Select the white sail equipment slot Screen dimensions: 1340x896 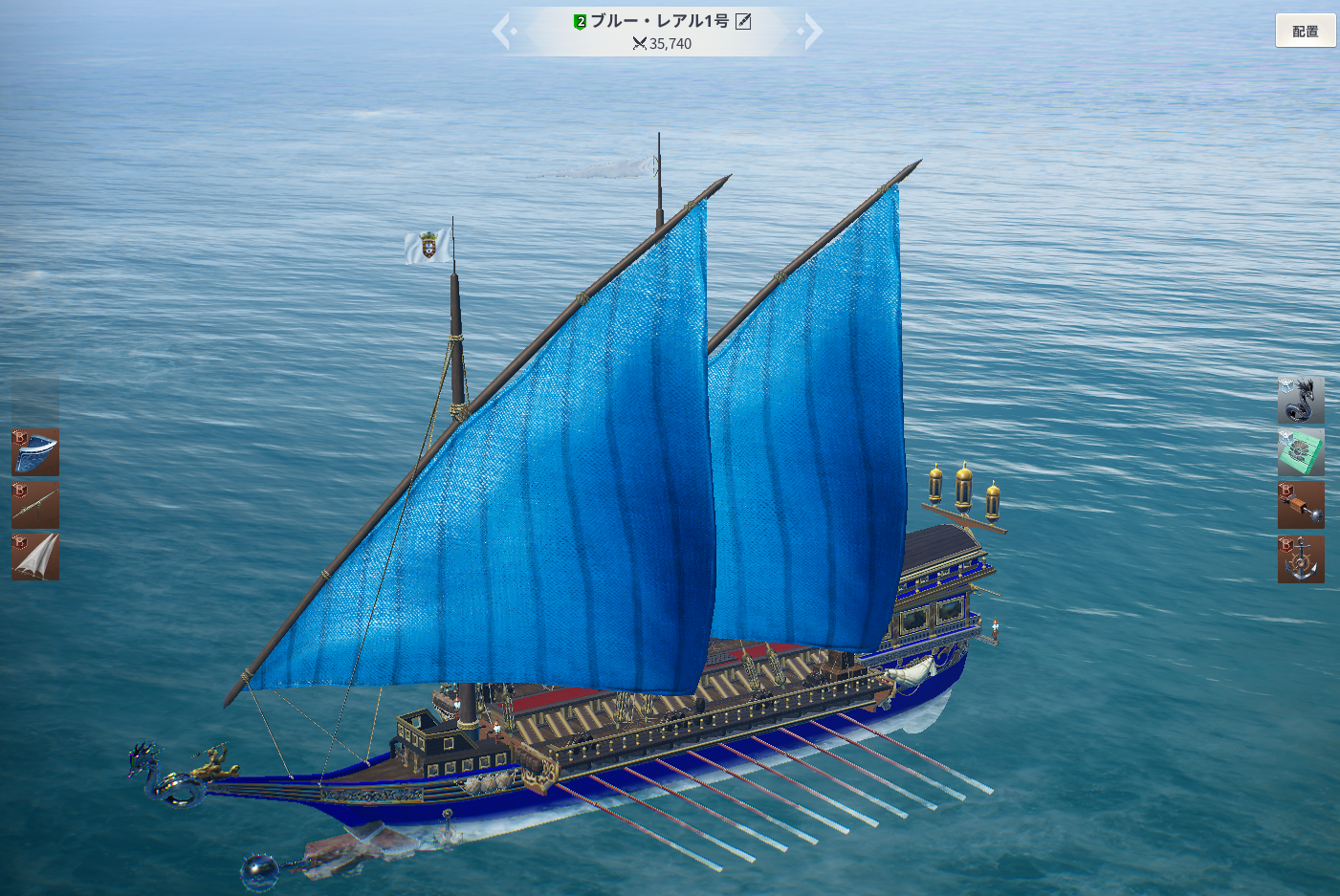pos(35,557)
